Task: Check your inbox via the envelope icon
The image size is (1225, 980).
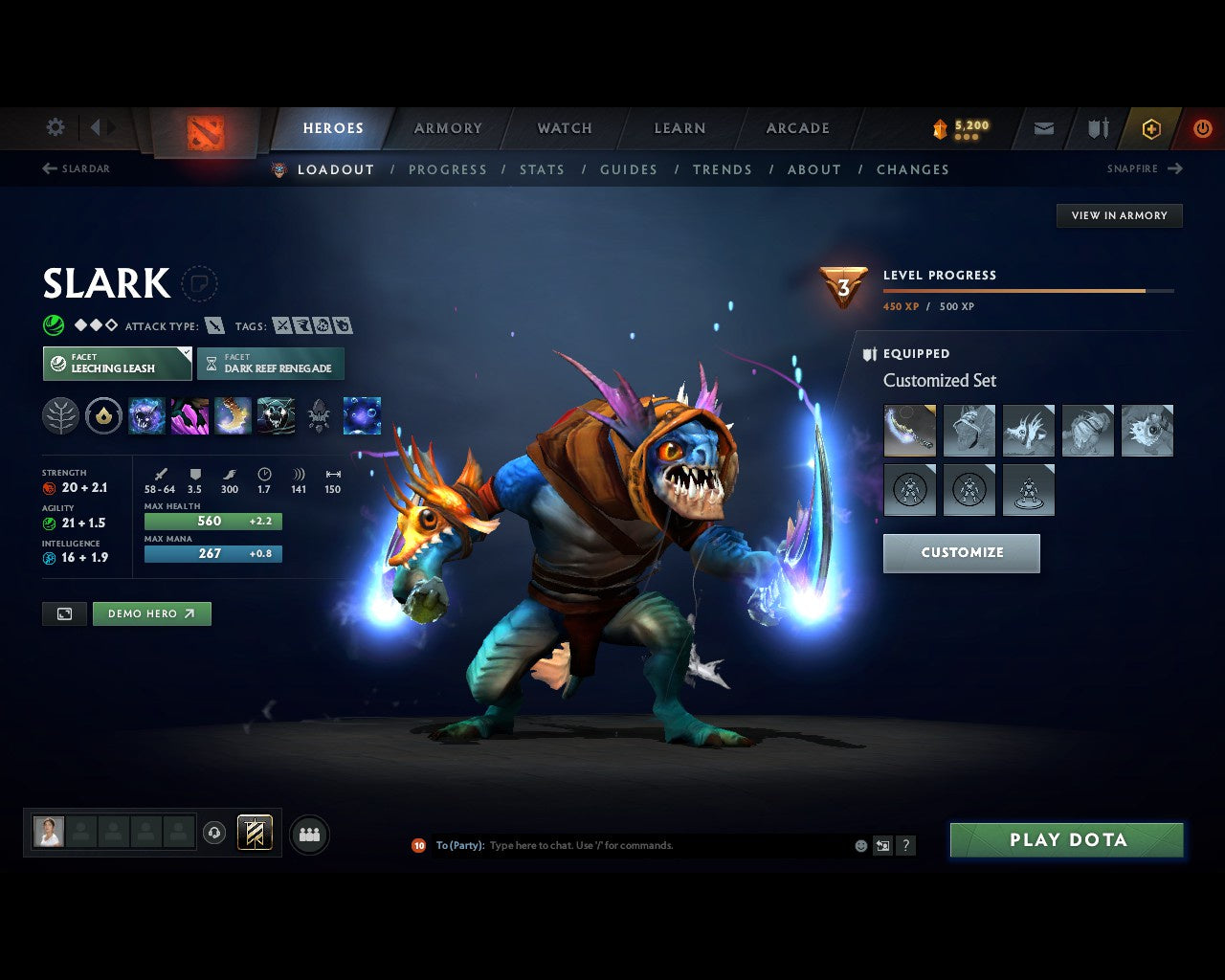Action: click(1042, 127)
